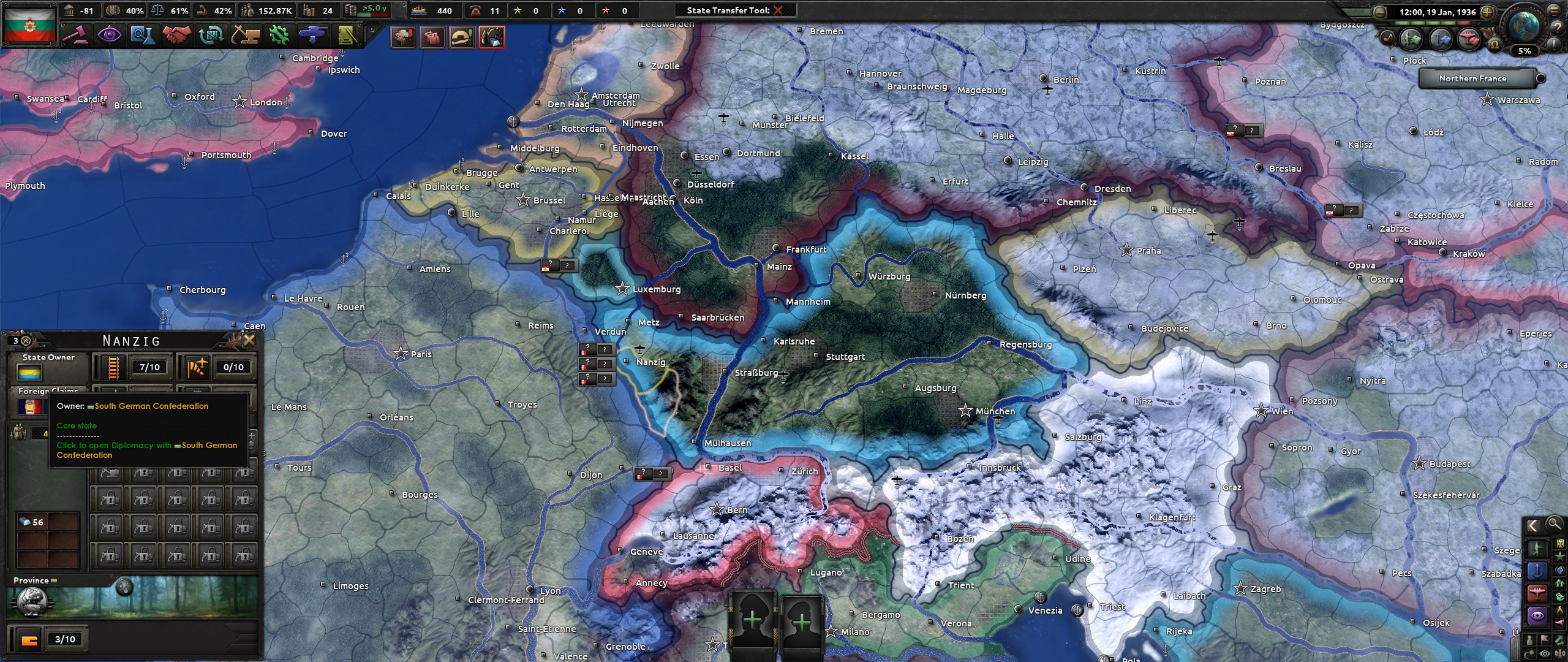Open custom game rules via the omega button
Screen dimensions: 1568x662
tap(1495, 45)
